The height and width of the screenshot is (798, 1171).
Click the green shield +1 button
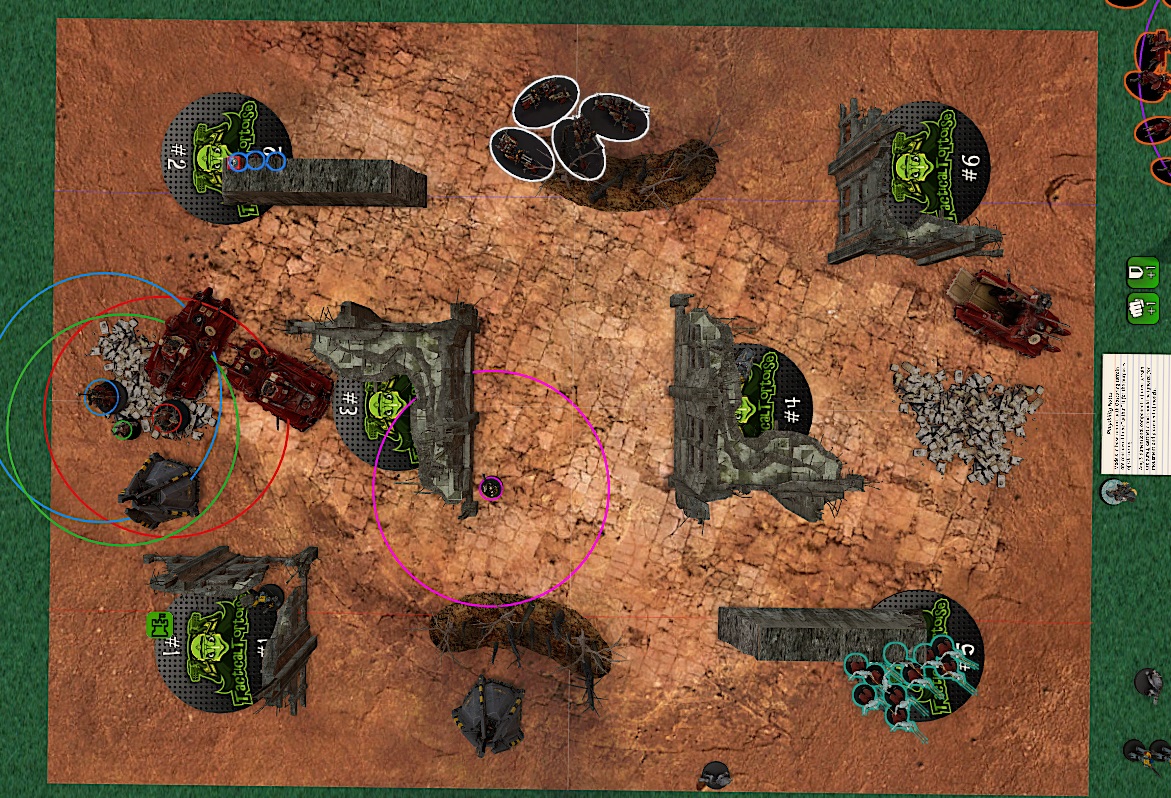tap(1142, 272)
